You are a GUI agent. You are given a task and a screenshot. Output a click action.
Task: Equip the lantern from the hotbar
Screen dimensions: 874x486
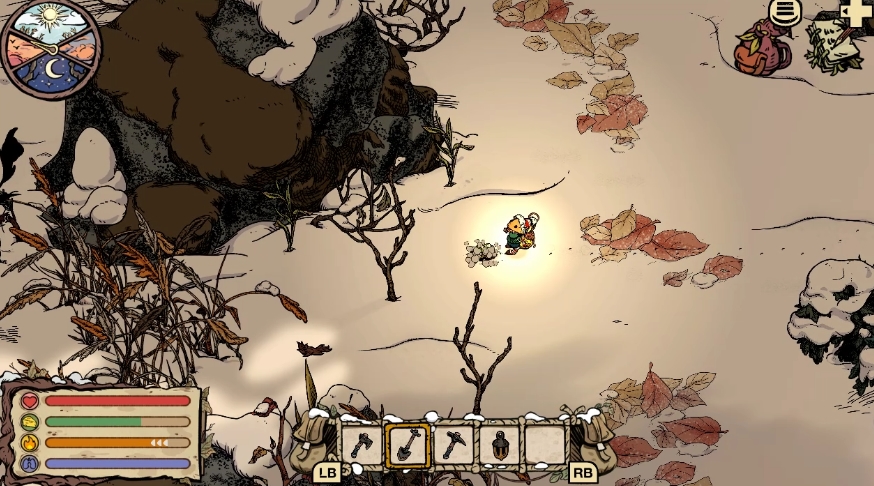pyautogui.click(x=499, y=445)
